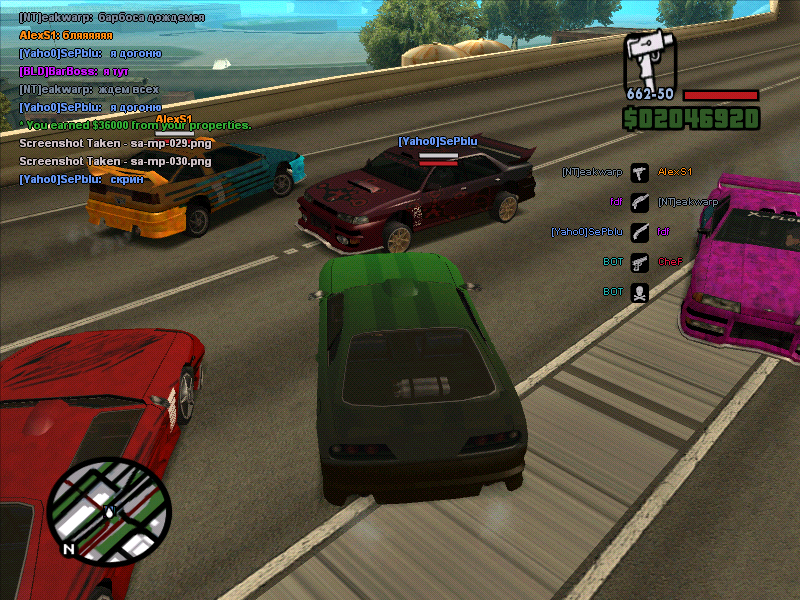Click the pistol icon next to CheF
The width and height of the screenshot is (800, 600).
pyautogui.click(x=640, y=262)
